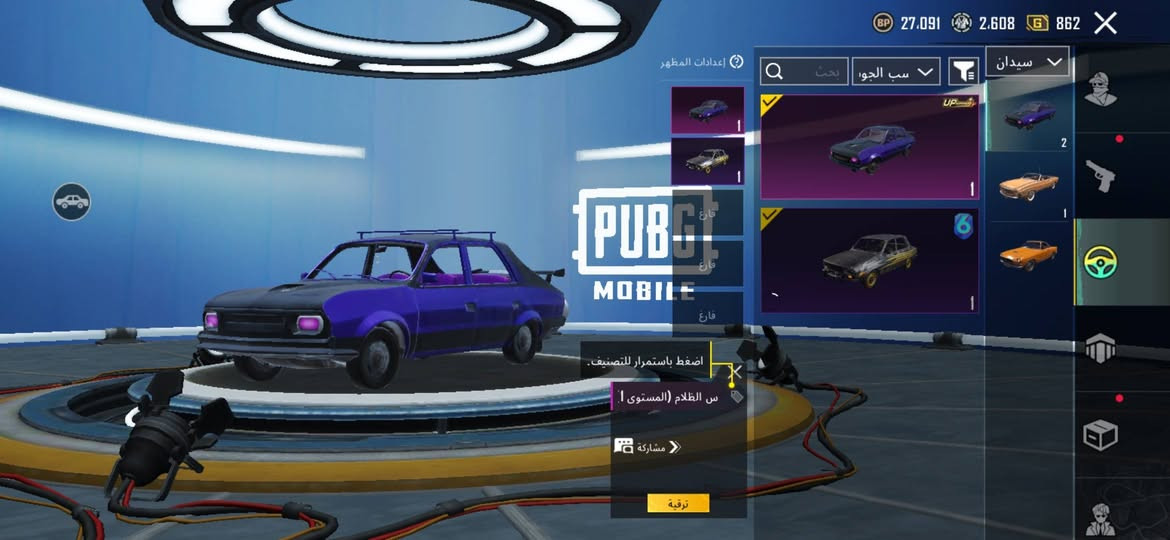The width and height of the screenshot is (1170, 540).
Task: Close the vehicle inventory screen
Action: (x=1105, y=23)
